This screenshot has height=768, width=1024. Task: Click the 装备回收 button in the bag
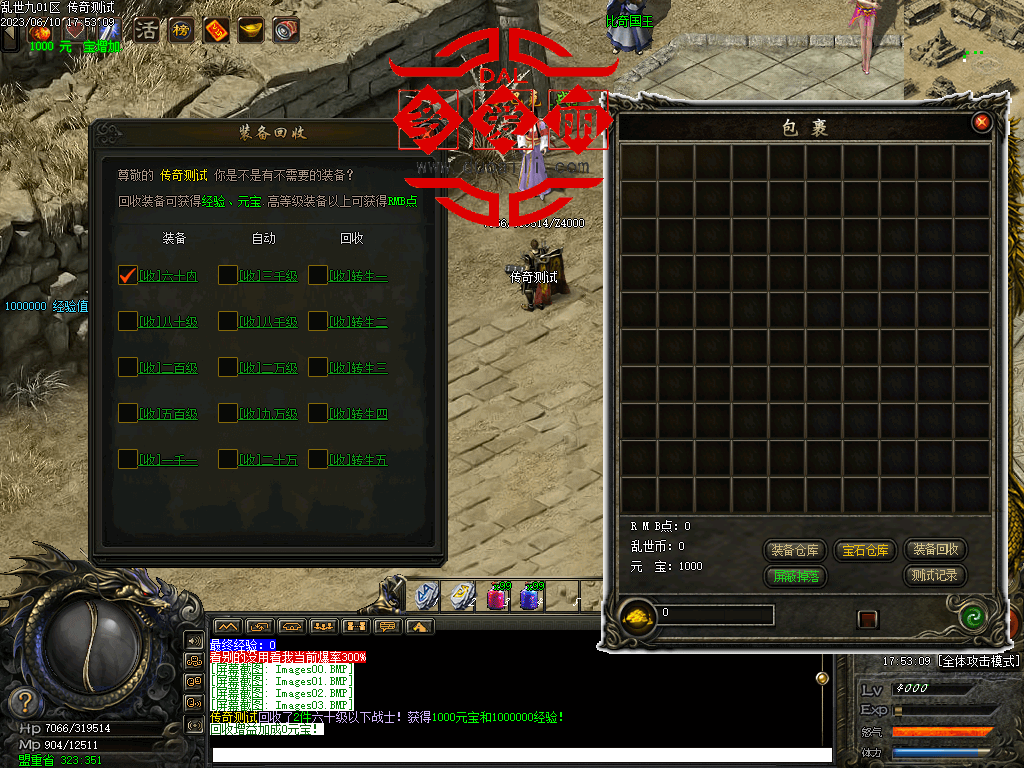pyautogui.click(x=935, y=549)
